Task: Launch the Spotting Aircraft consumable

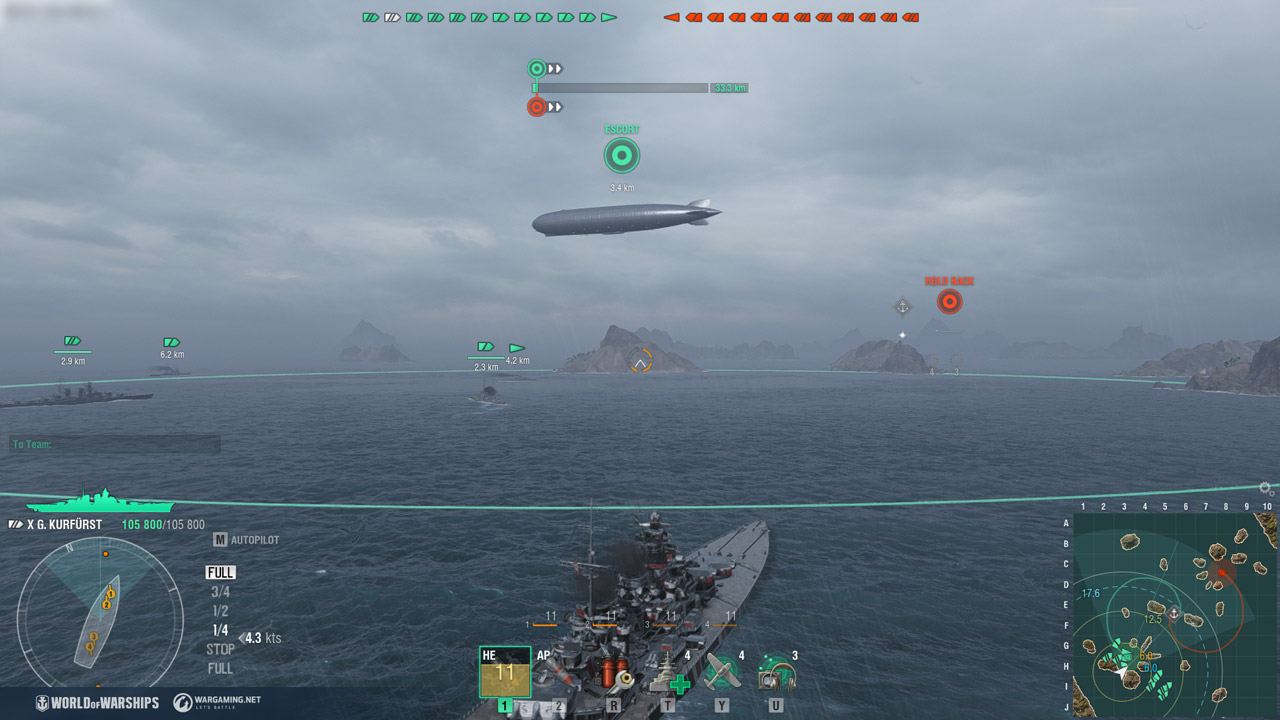Action: (x=722, y=672)
